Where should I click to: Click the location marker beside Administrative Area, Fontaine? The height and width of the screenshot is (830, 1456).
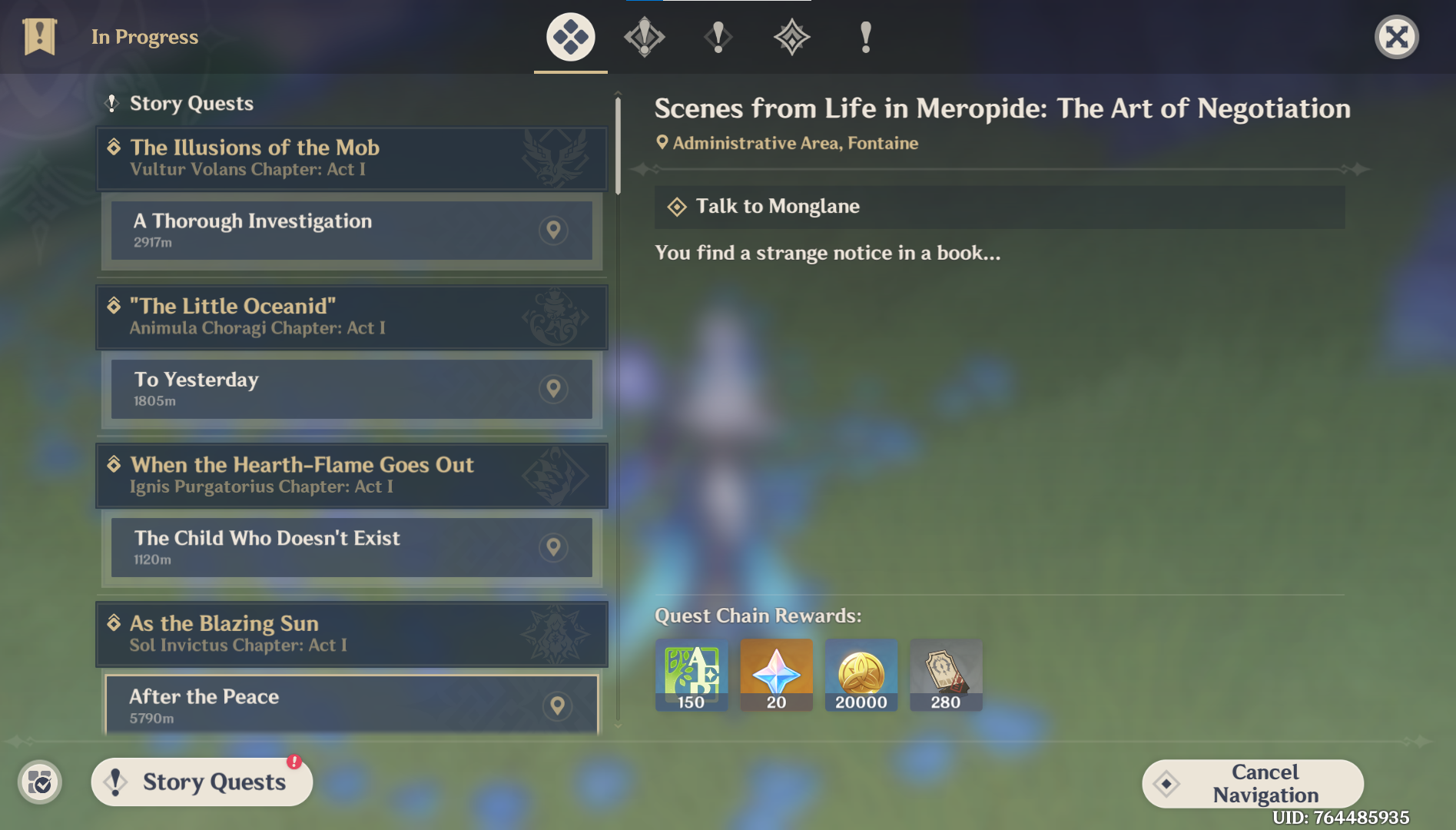(x=662, y=142)
